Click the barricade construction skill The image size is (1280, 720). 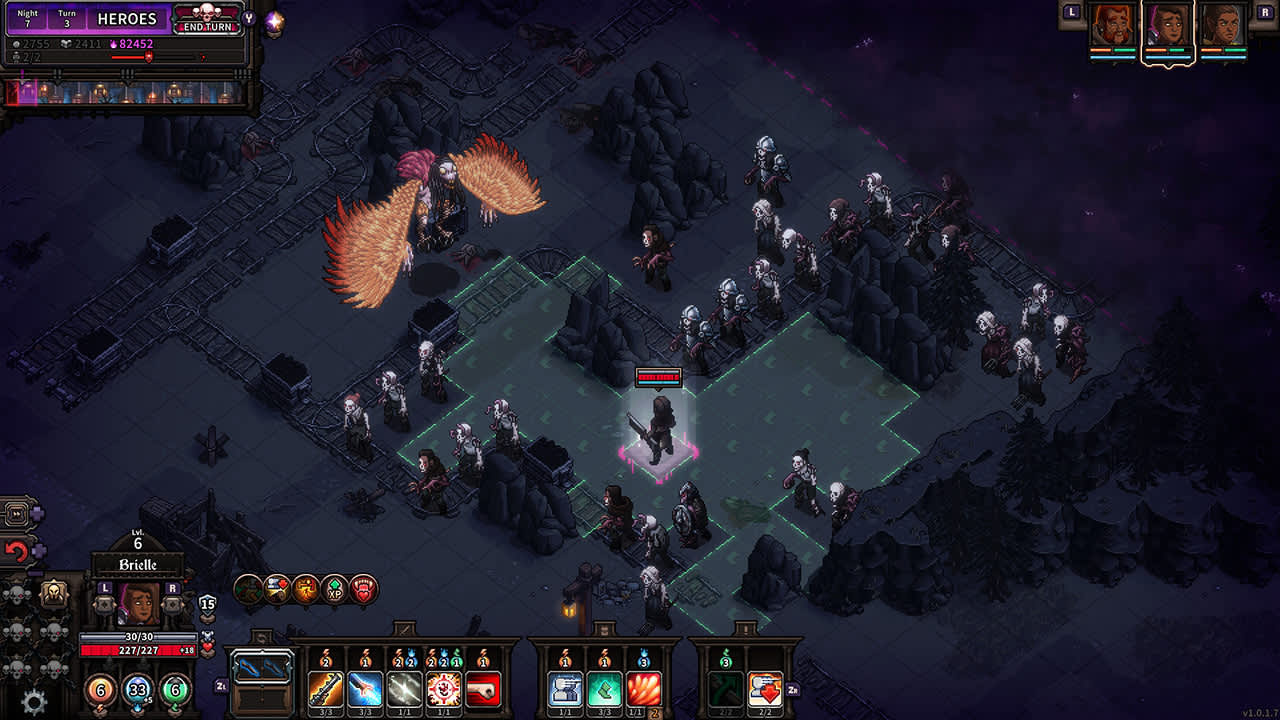coord(565,688)
